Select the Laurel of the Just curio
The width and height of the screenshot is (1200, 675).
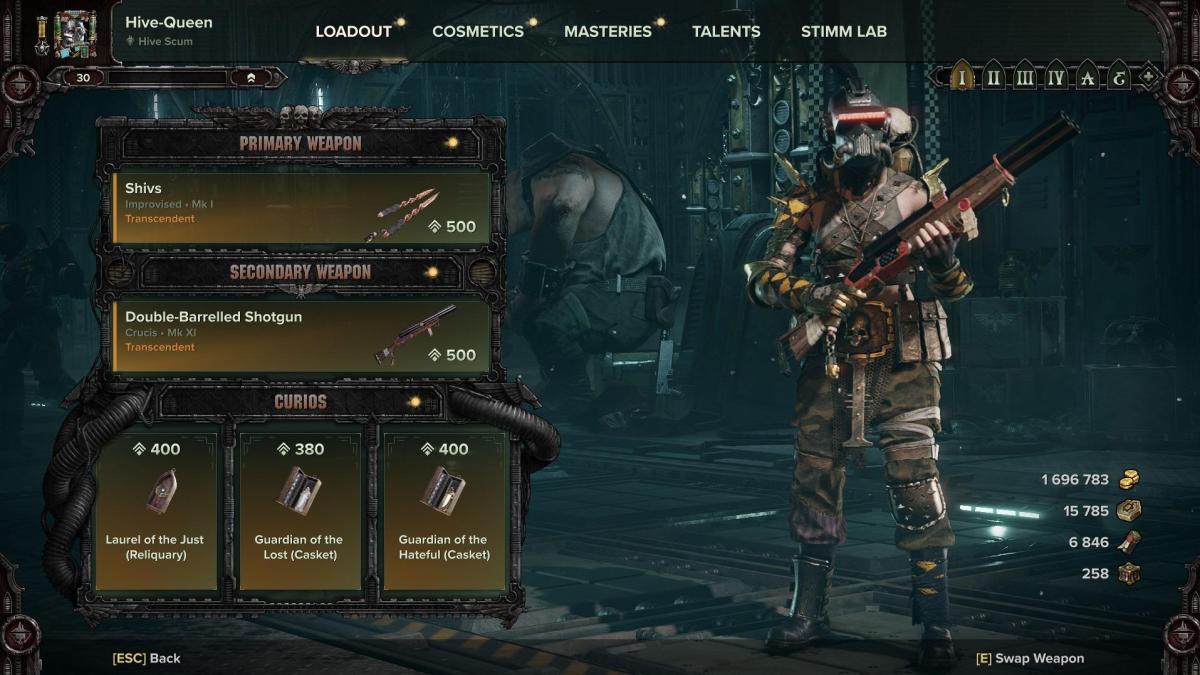coord(155,510)
